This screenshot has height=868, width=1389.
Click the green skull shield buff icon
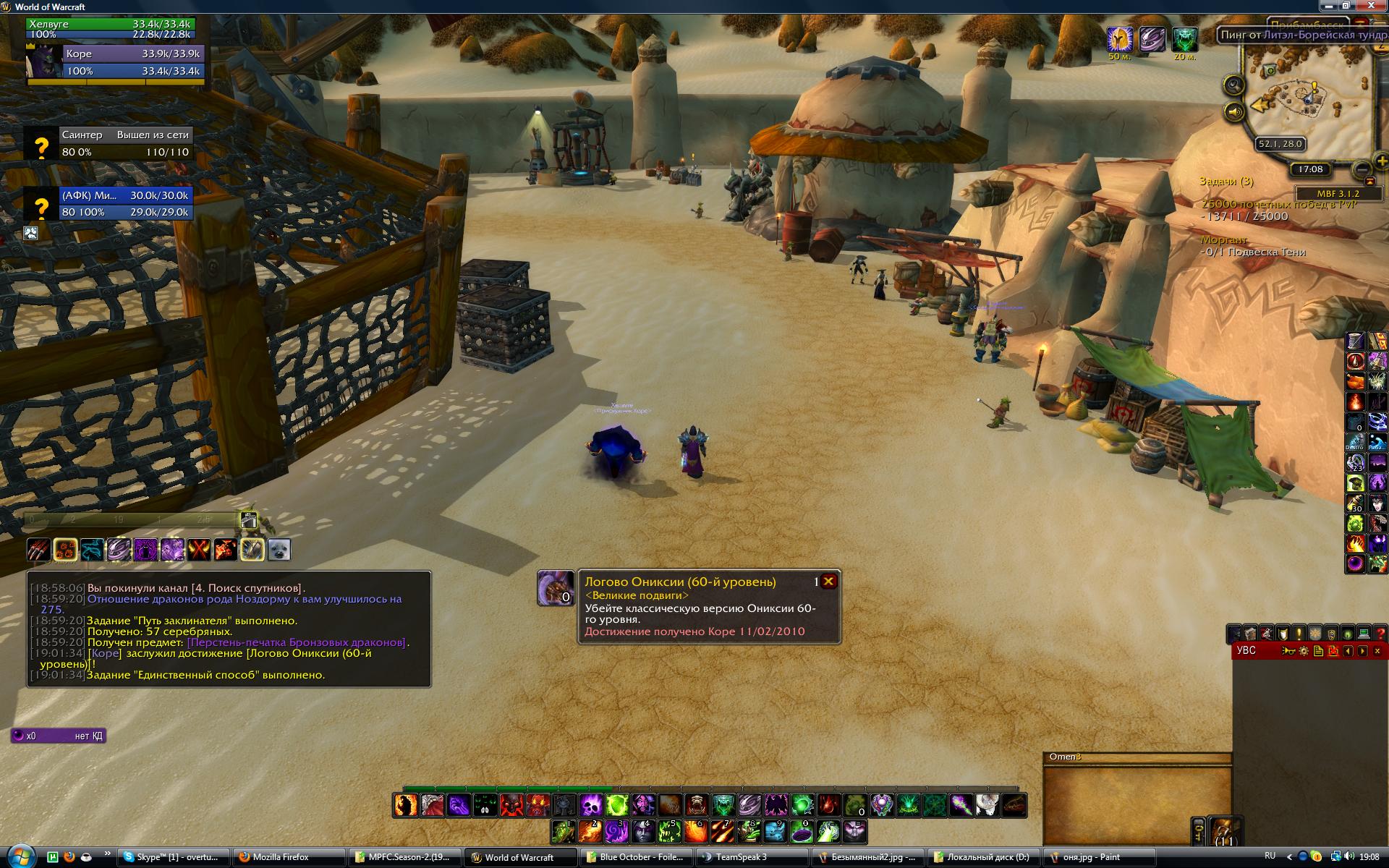coord(1184,39)
